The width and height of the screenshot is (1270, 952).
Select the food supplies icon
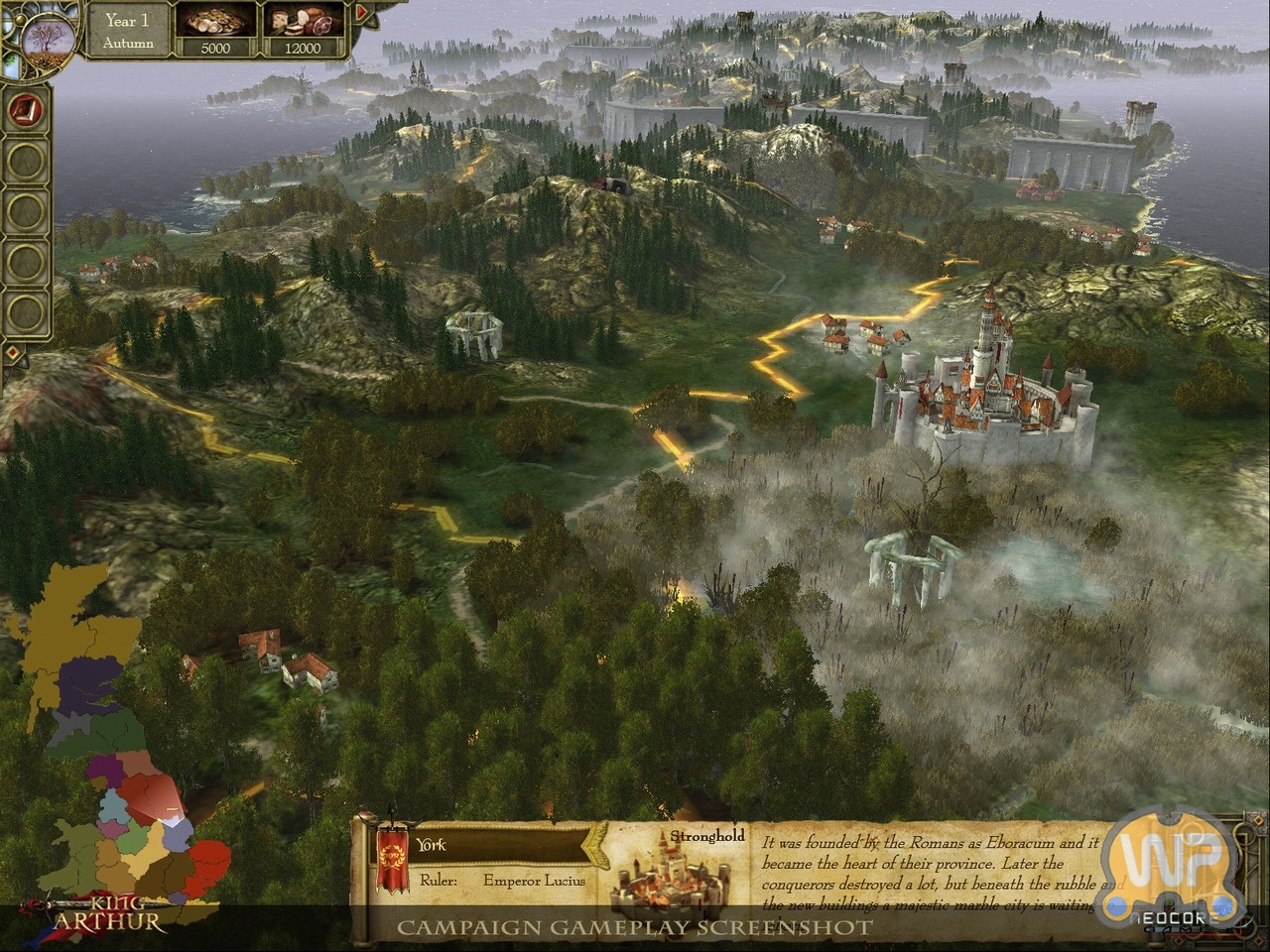click(x=303, y=23)
